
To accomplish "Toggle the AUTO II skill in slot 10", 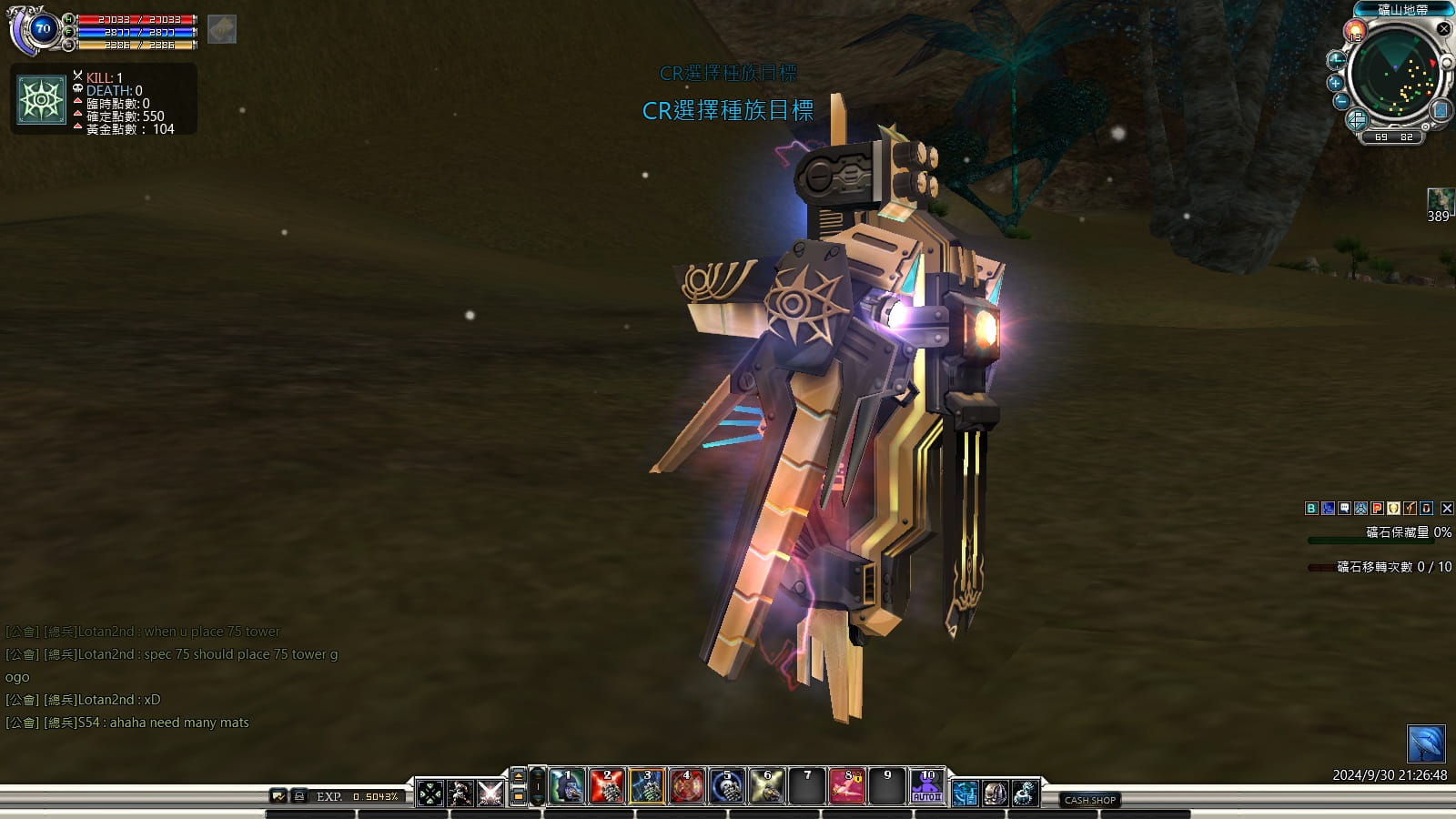I will click(x=927, y=787).
